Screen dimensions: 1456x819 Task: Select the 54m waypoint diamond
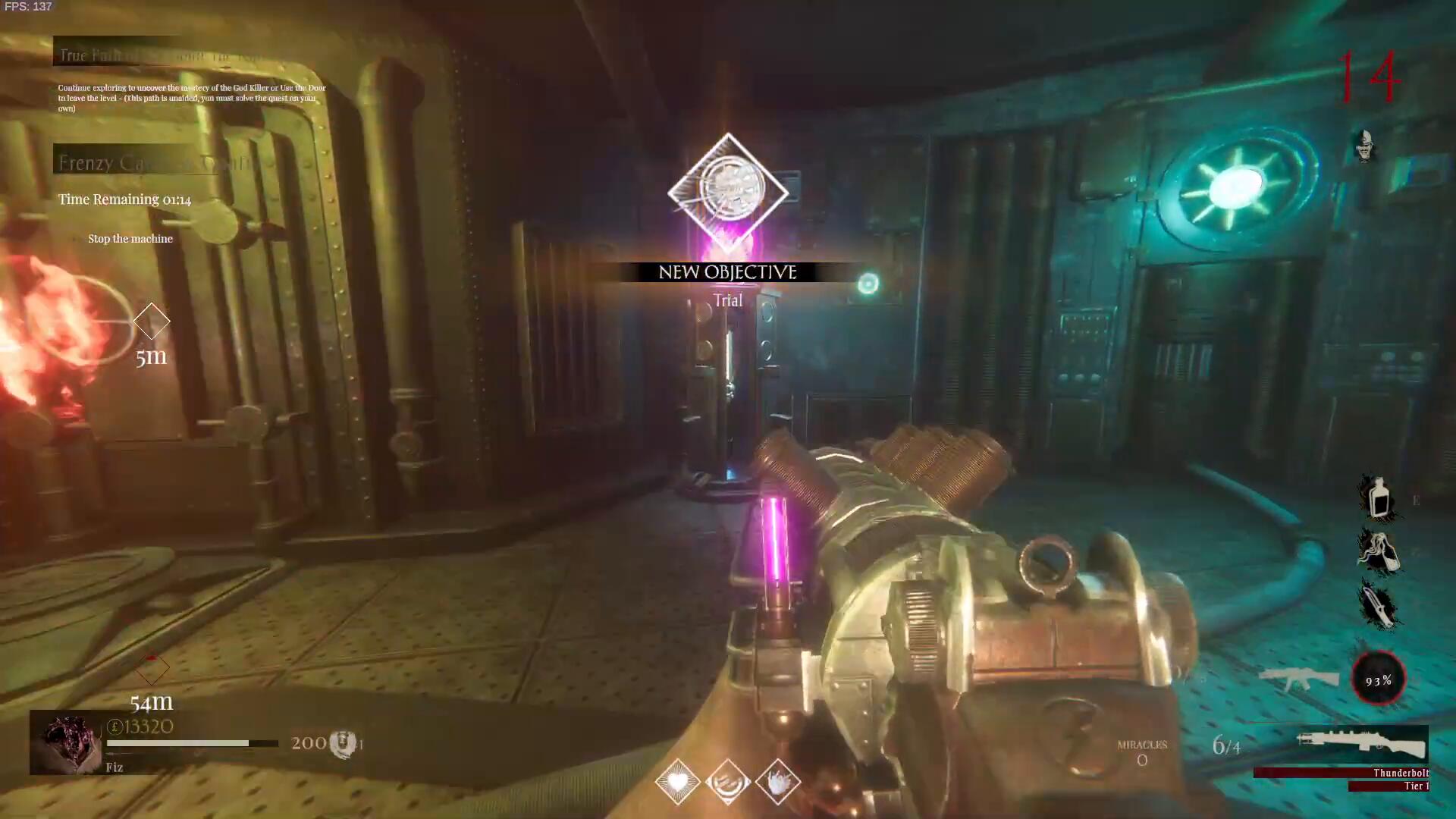(x=152, y=669)
